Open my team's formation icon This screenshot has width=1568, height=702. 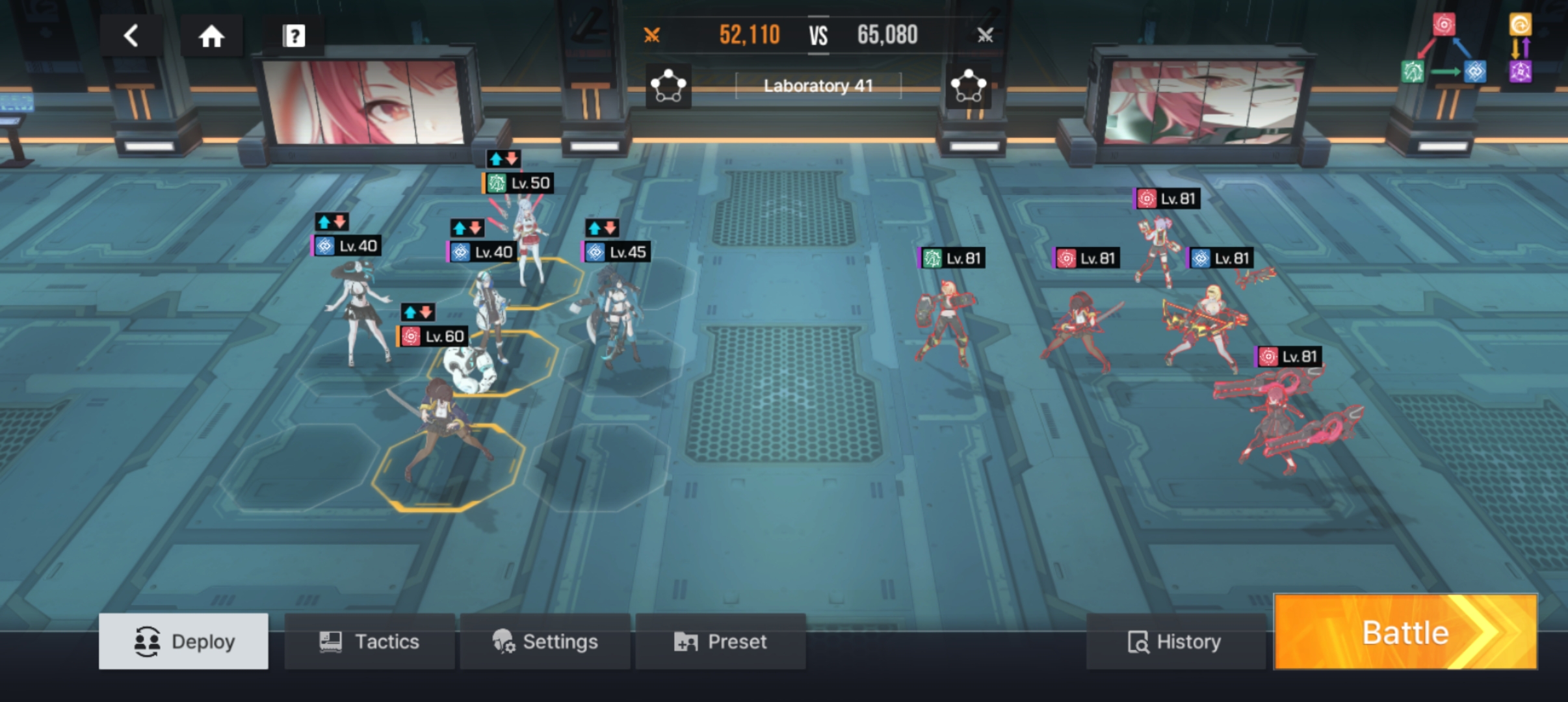668,86
